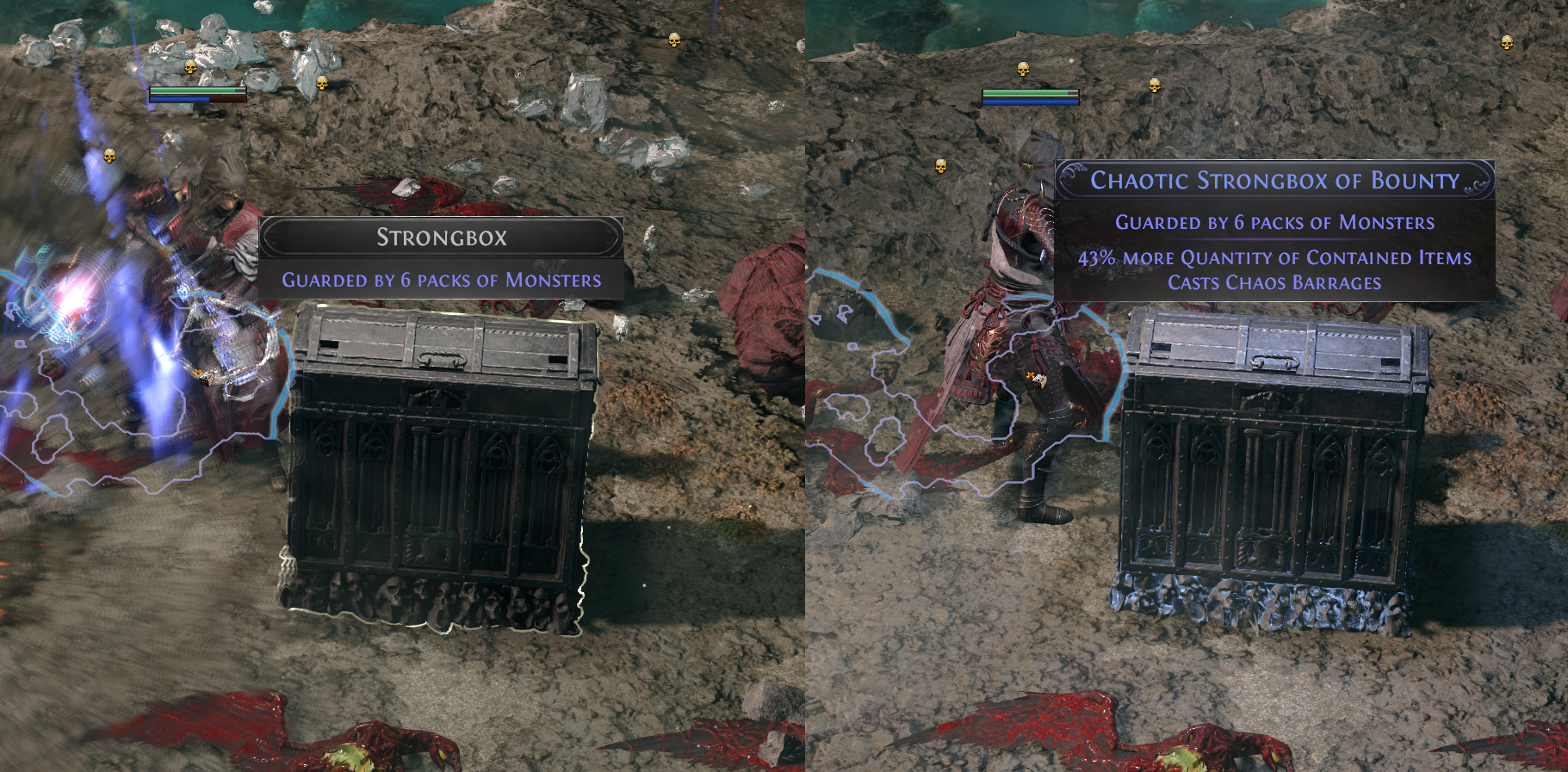Image resolution: width=1568 pixels, height=772 pixels.
Task: Open the Chaotic Strongbox of Bounty label
Action: pyautogui.click(x=1274, y=181)
